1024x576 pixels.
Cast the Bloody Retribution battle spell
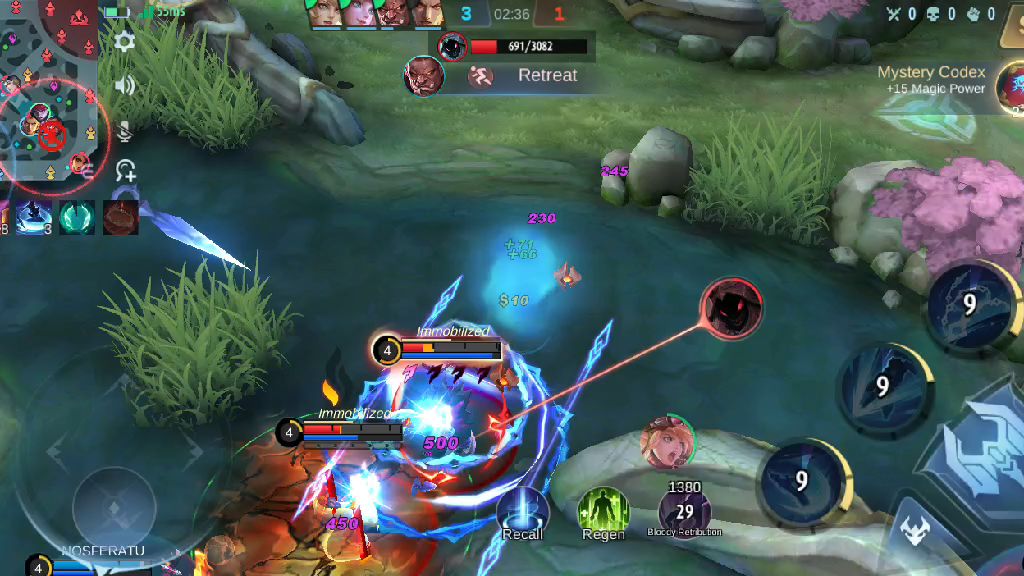click(685, 510)
